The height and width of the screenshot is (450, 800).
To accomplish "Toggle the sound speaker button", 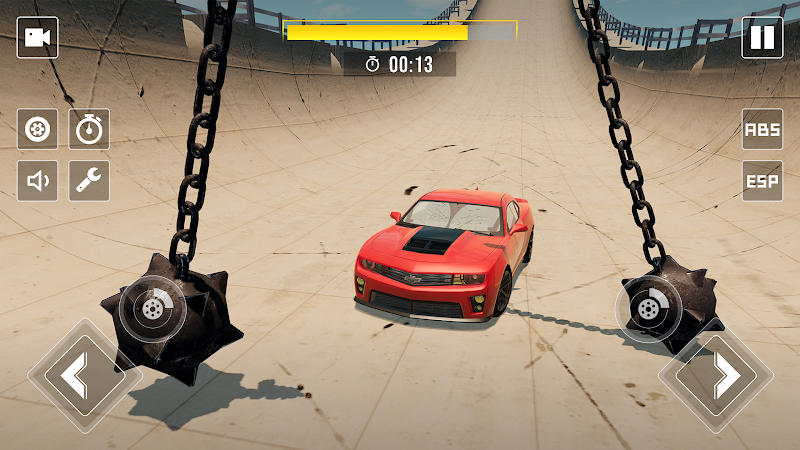I will pyautogui.click(x=38, y=181).
